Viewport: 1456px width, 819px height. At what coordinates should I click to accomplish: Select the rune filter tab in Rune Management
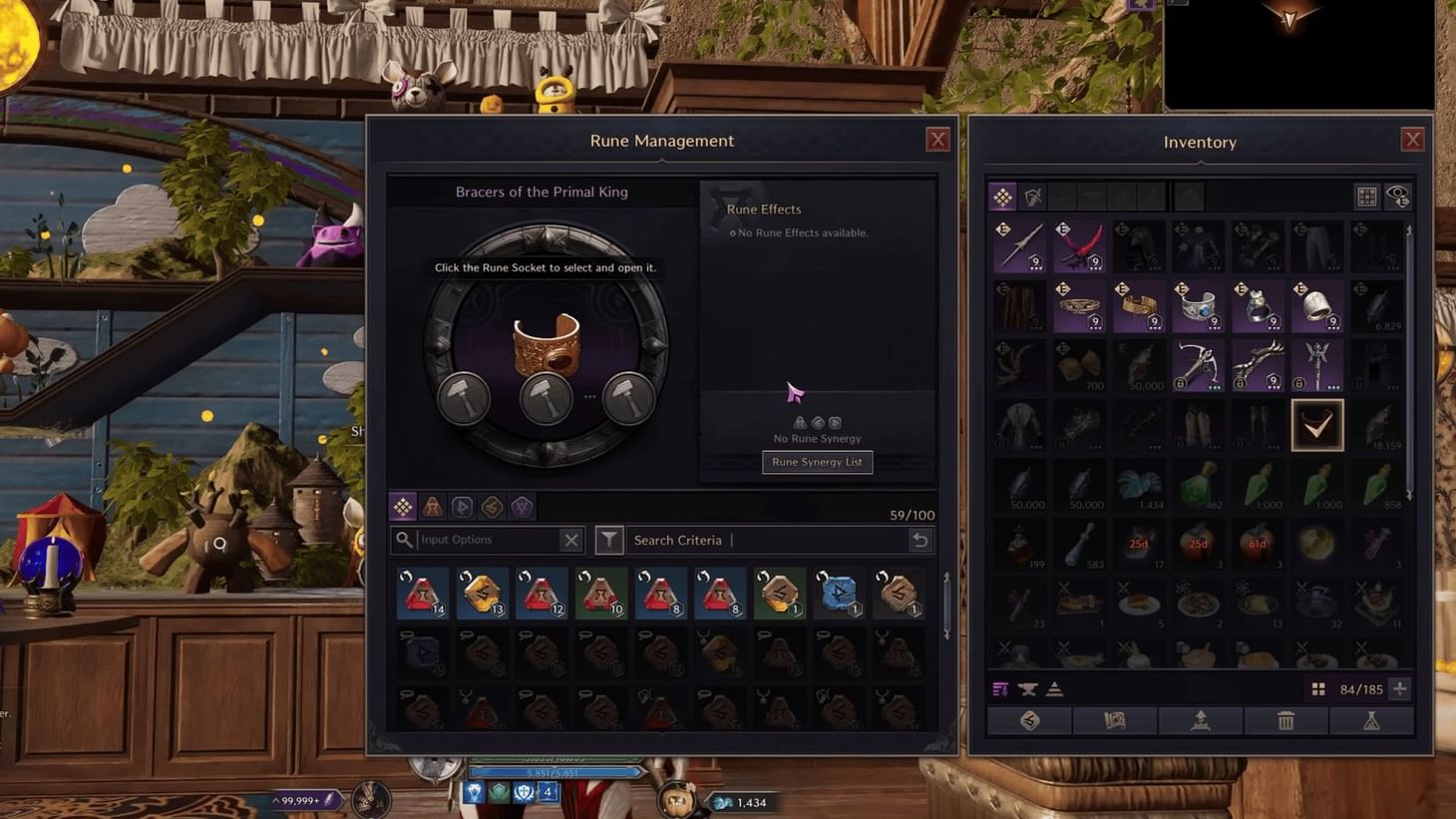403,506
